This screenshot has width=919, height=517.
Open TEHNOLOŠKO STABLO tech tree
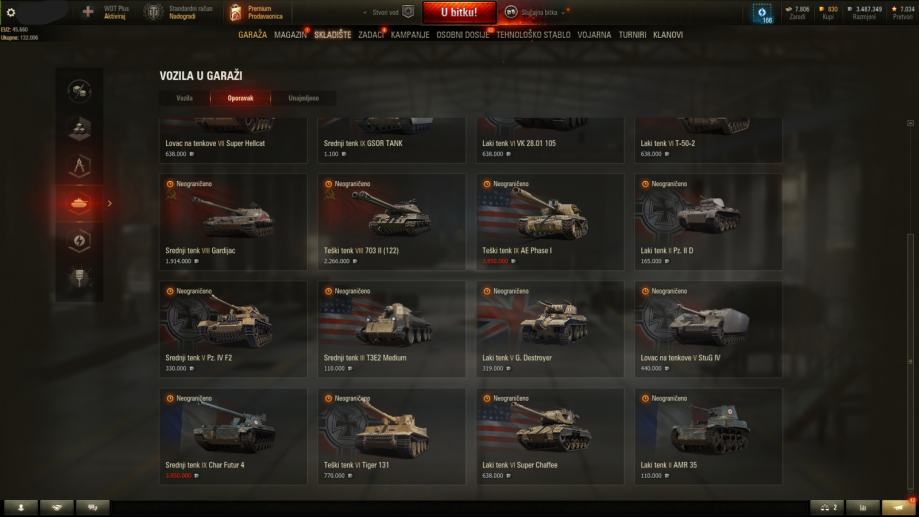tap(533, 35)
